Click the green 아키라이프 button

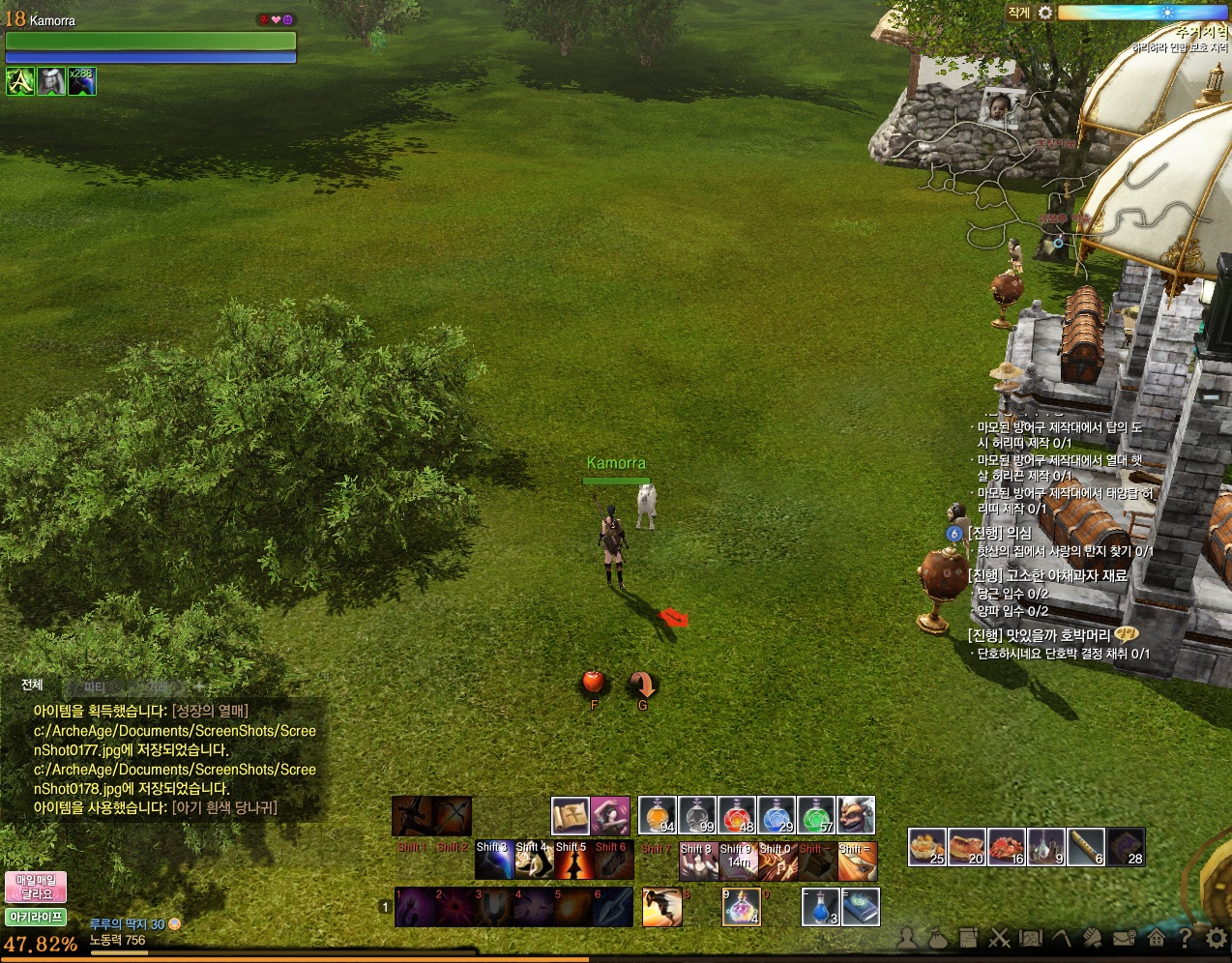36,917
